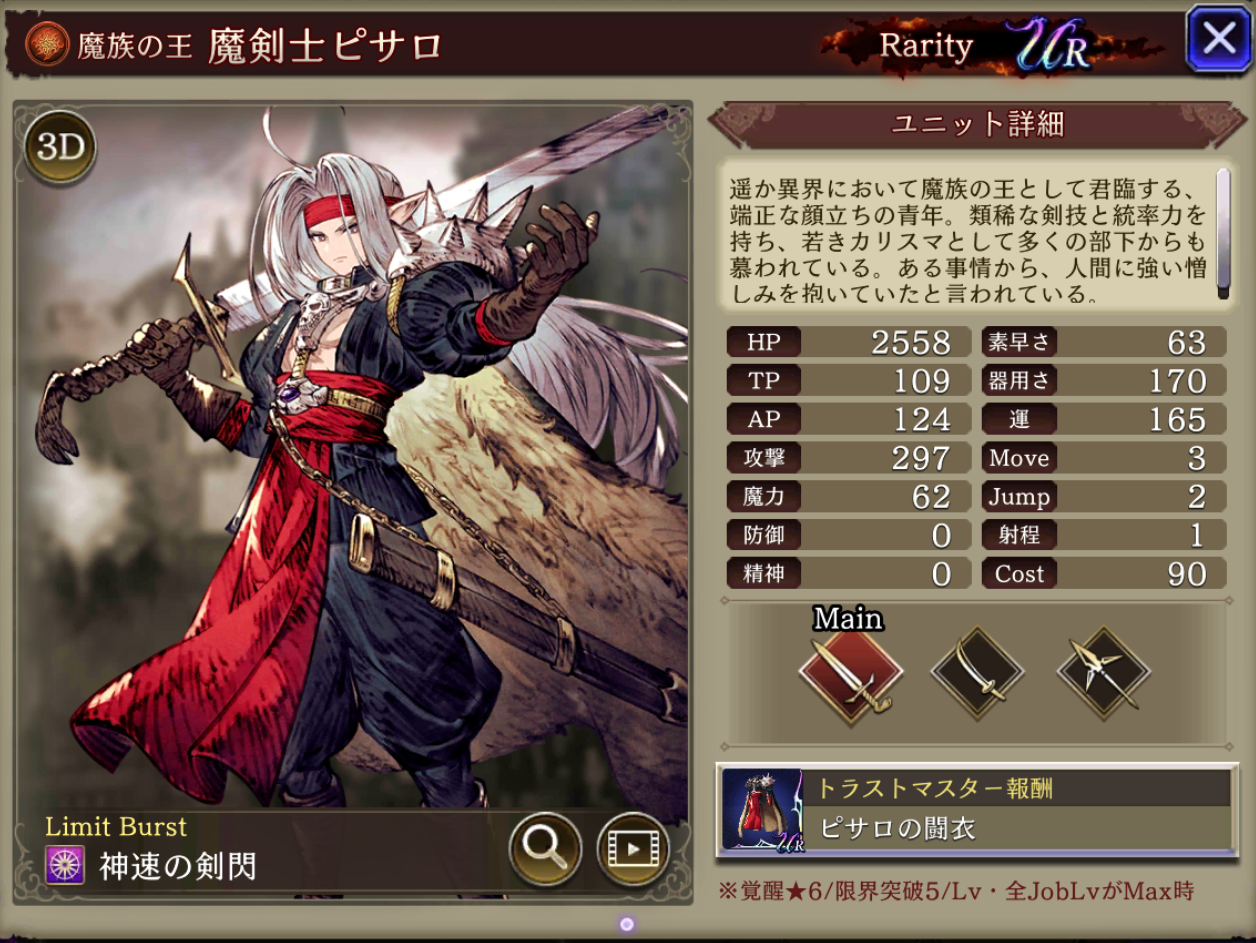Screen dimensions: 1256x943
Task: Click the unit description scrollbar
Action: coord(1222,233)
